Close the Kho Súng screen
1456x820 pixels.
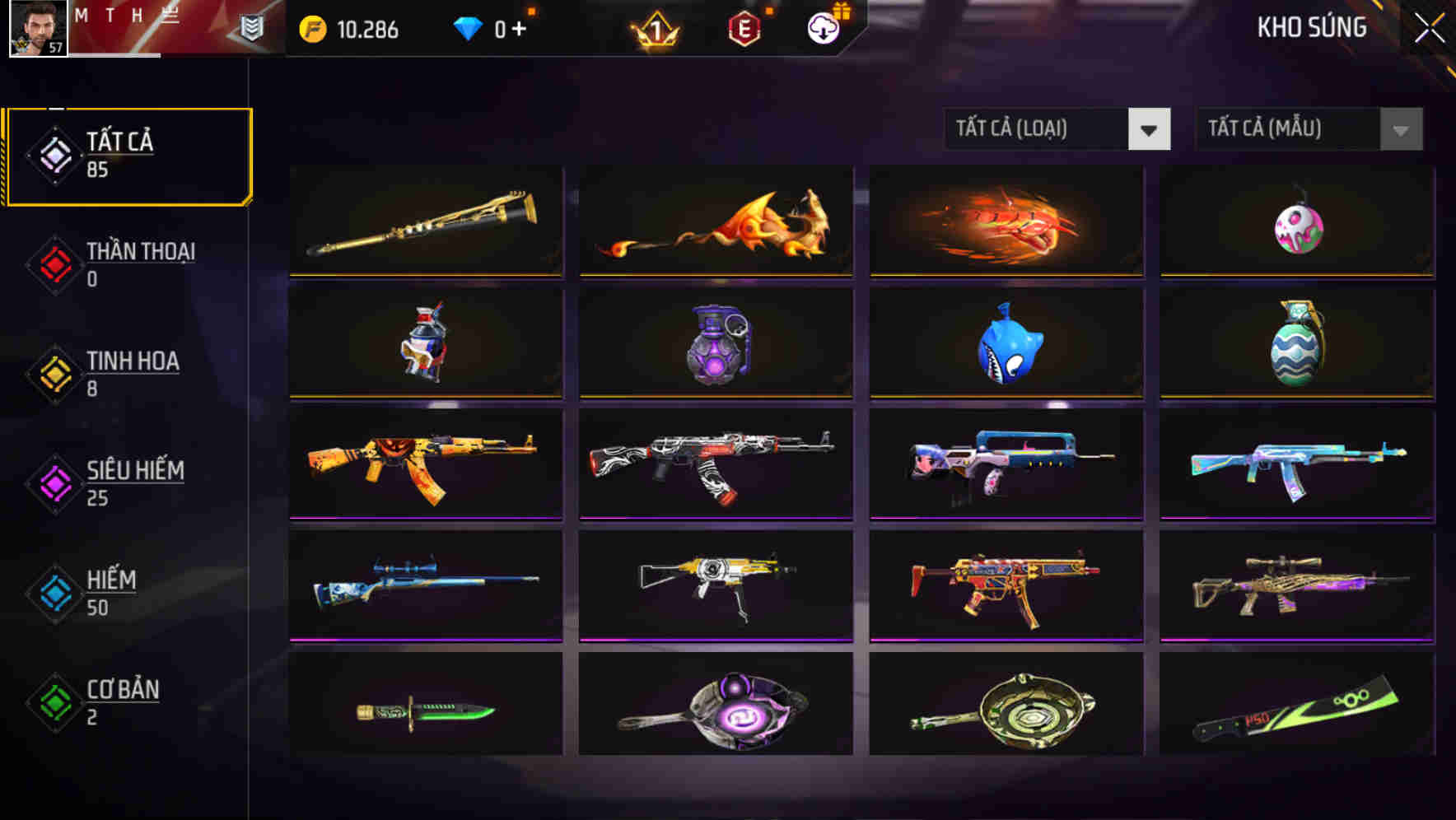pyautogui.click(x=1430, y=26)
